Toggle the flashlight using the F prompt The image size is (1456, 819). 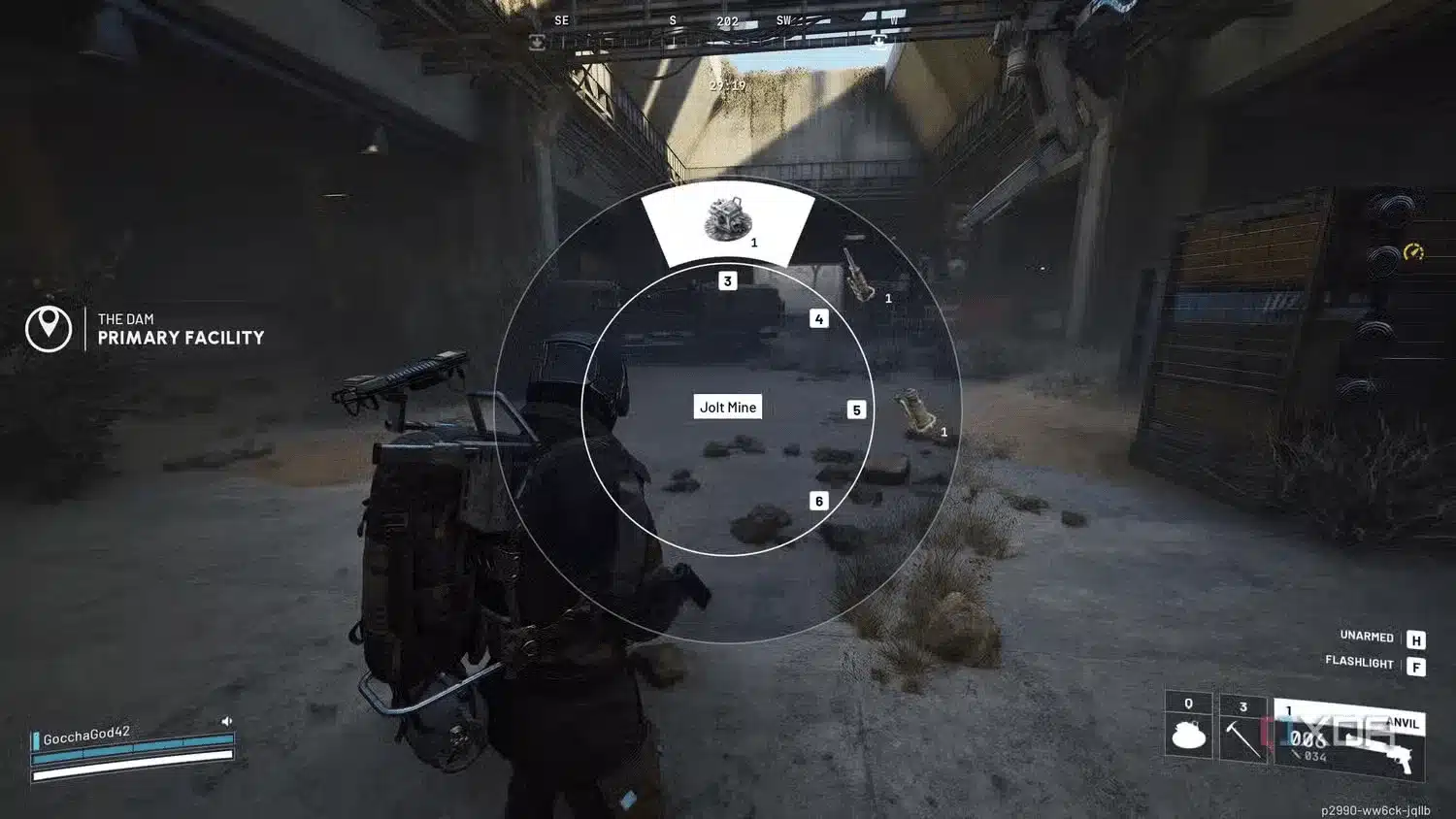coord(1416,663)
